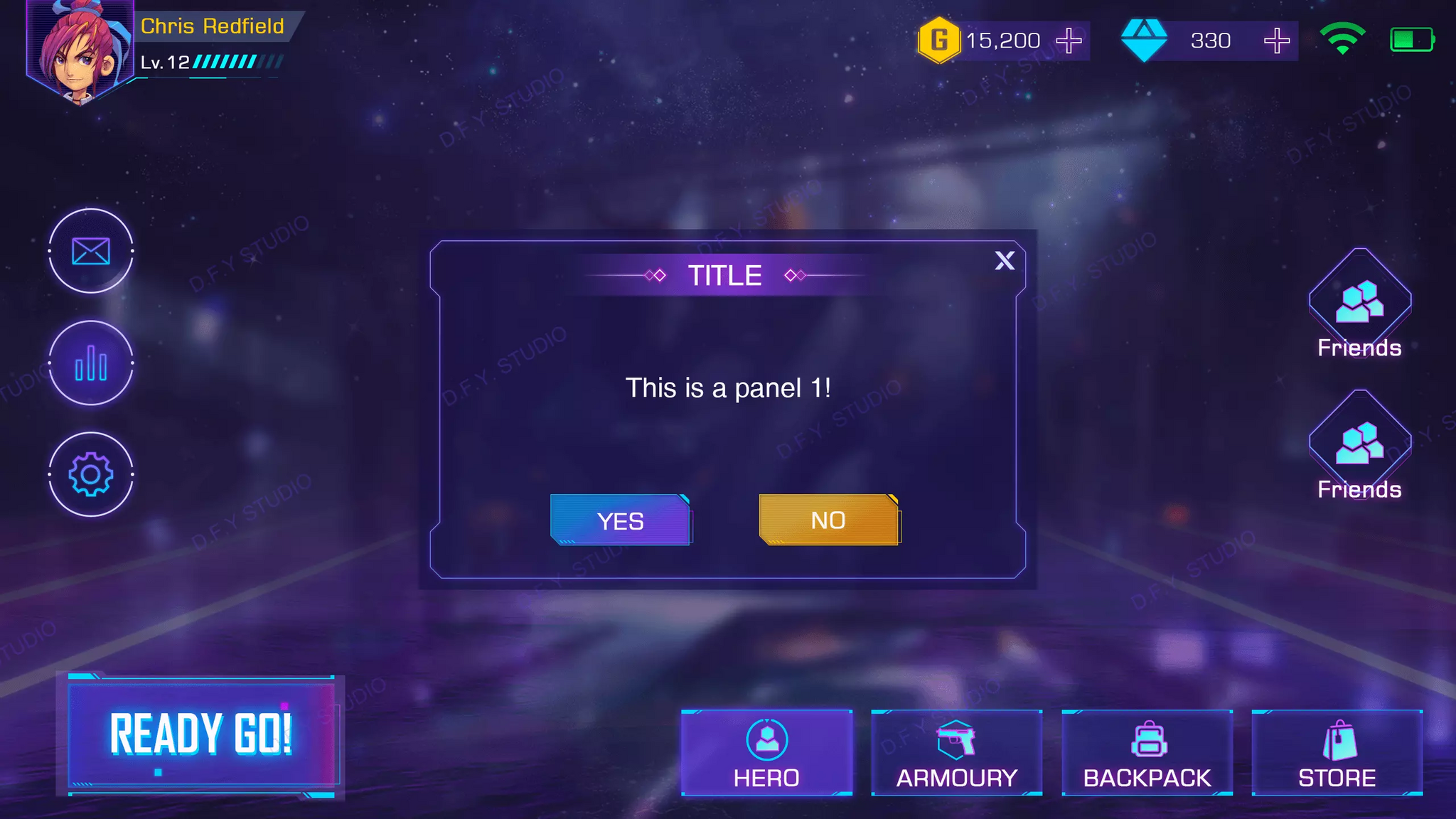Open settings via the gear icon
1456x819 pixels.
coord(91,474)
